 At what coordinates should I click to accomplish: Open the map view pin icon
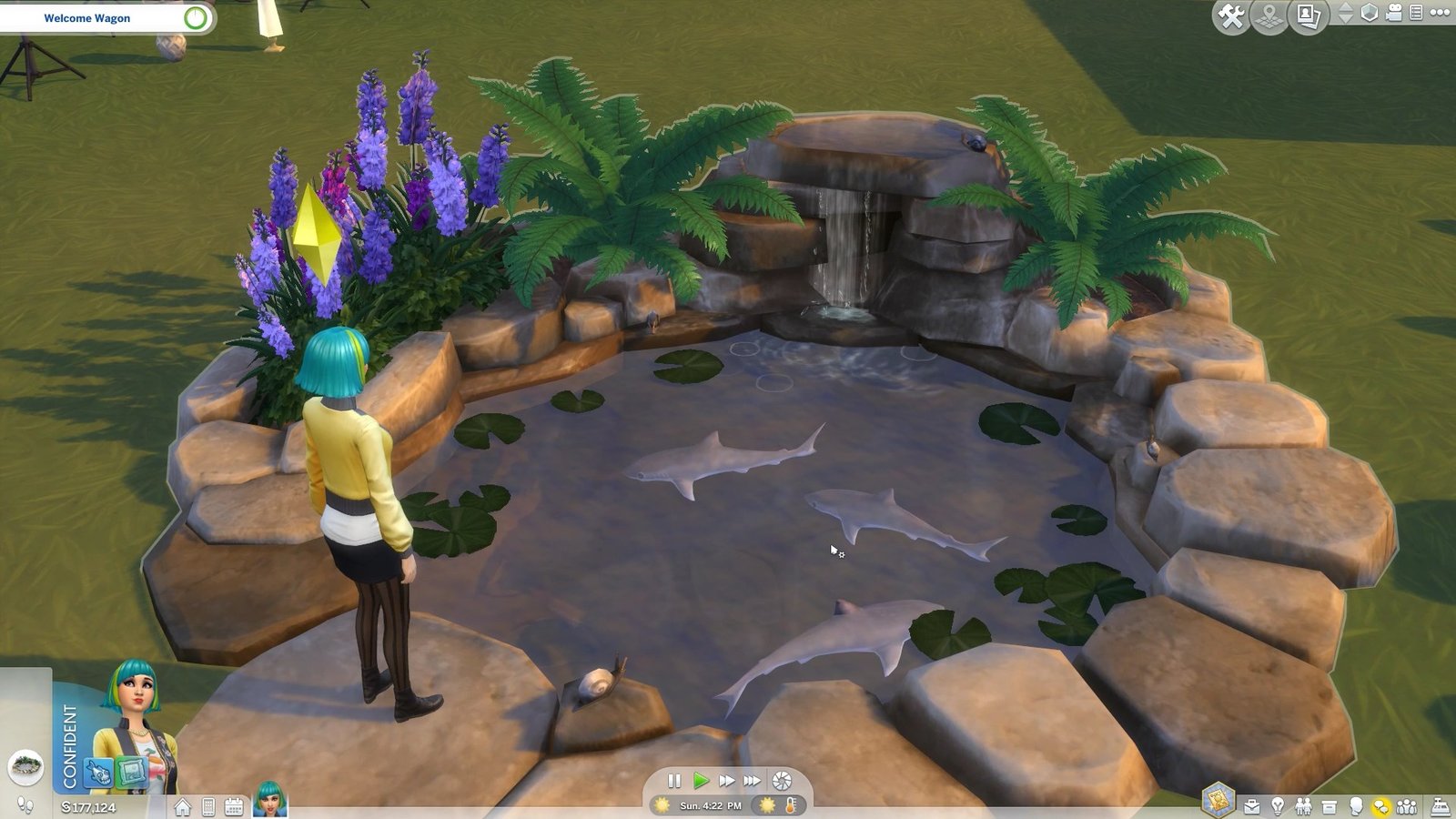(x=1269, y=17)
